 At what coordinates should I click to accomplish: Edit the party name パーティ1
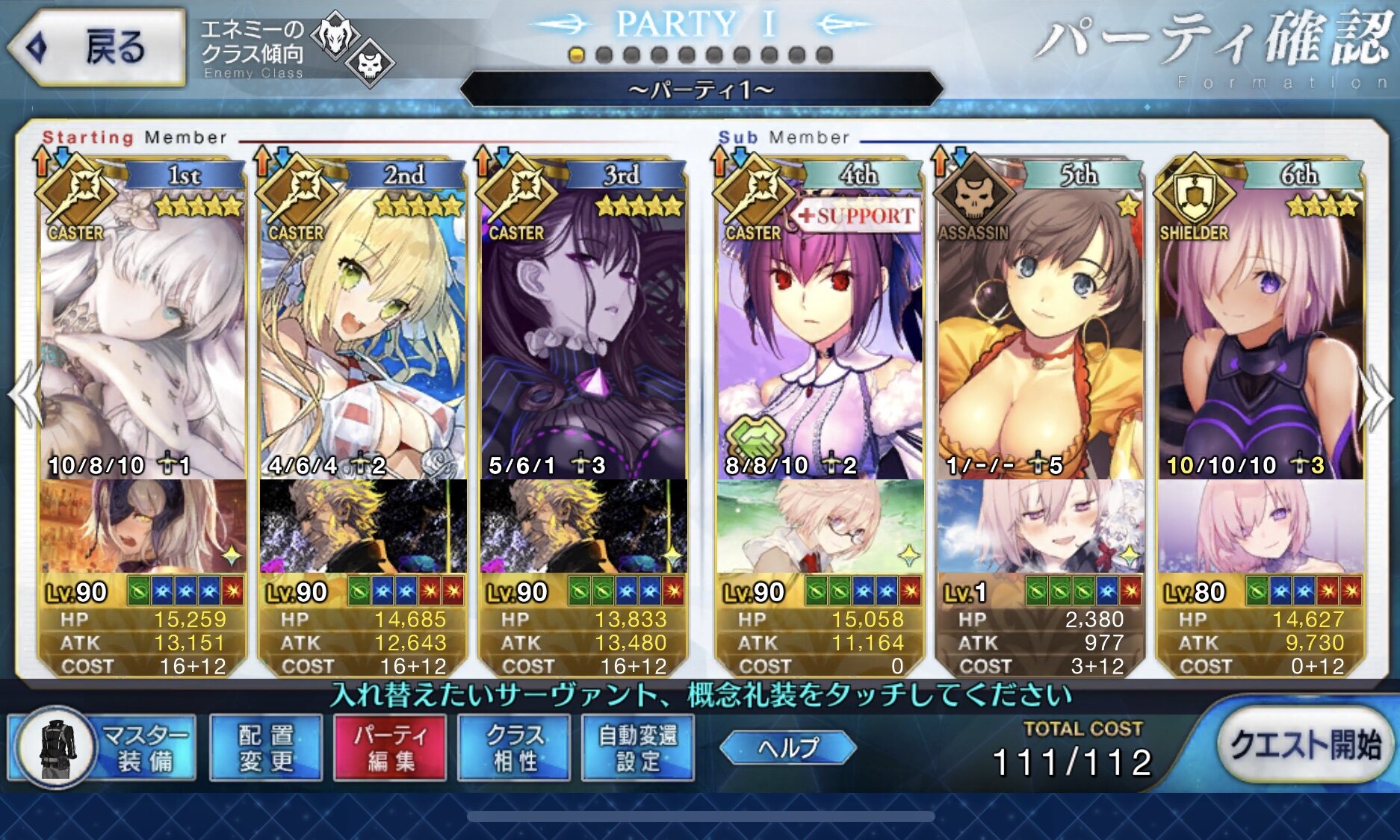coord(701,90)
